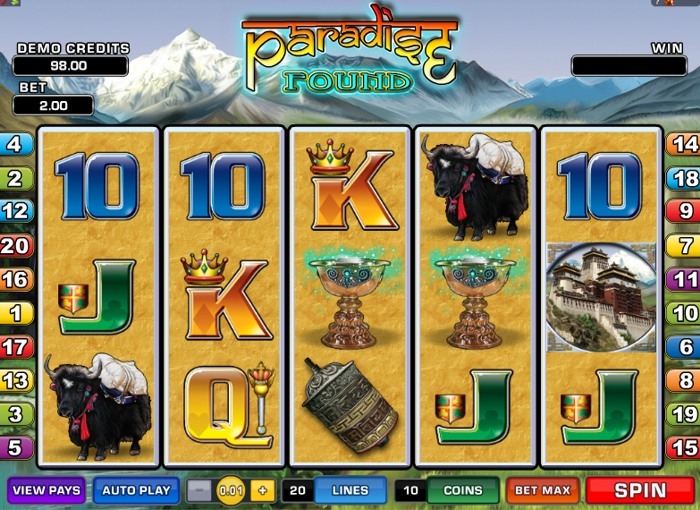Image resolution: width=700 pixels, height=510 pixels.
Task: Pick payline 9 indicator
Action: point(684,211)
